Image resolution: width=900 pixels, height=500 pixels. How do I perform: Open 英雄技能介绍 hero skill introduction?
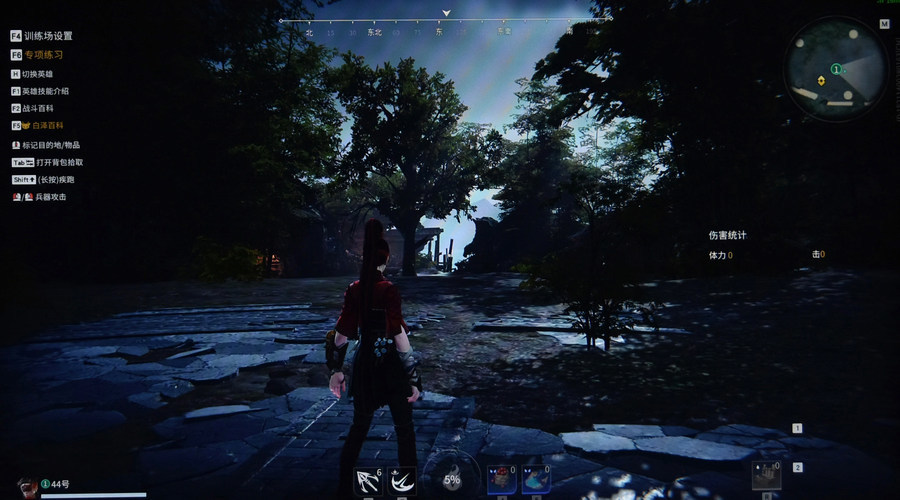[45, 91]
